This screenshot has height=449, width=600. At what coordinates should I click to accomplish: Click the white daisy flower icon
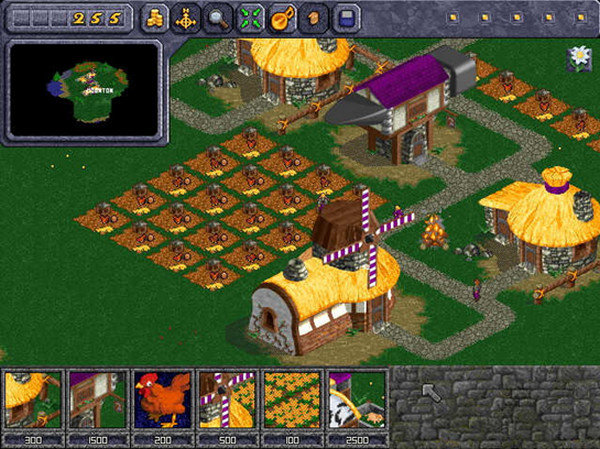(x=578, y=58)
